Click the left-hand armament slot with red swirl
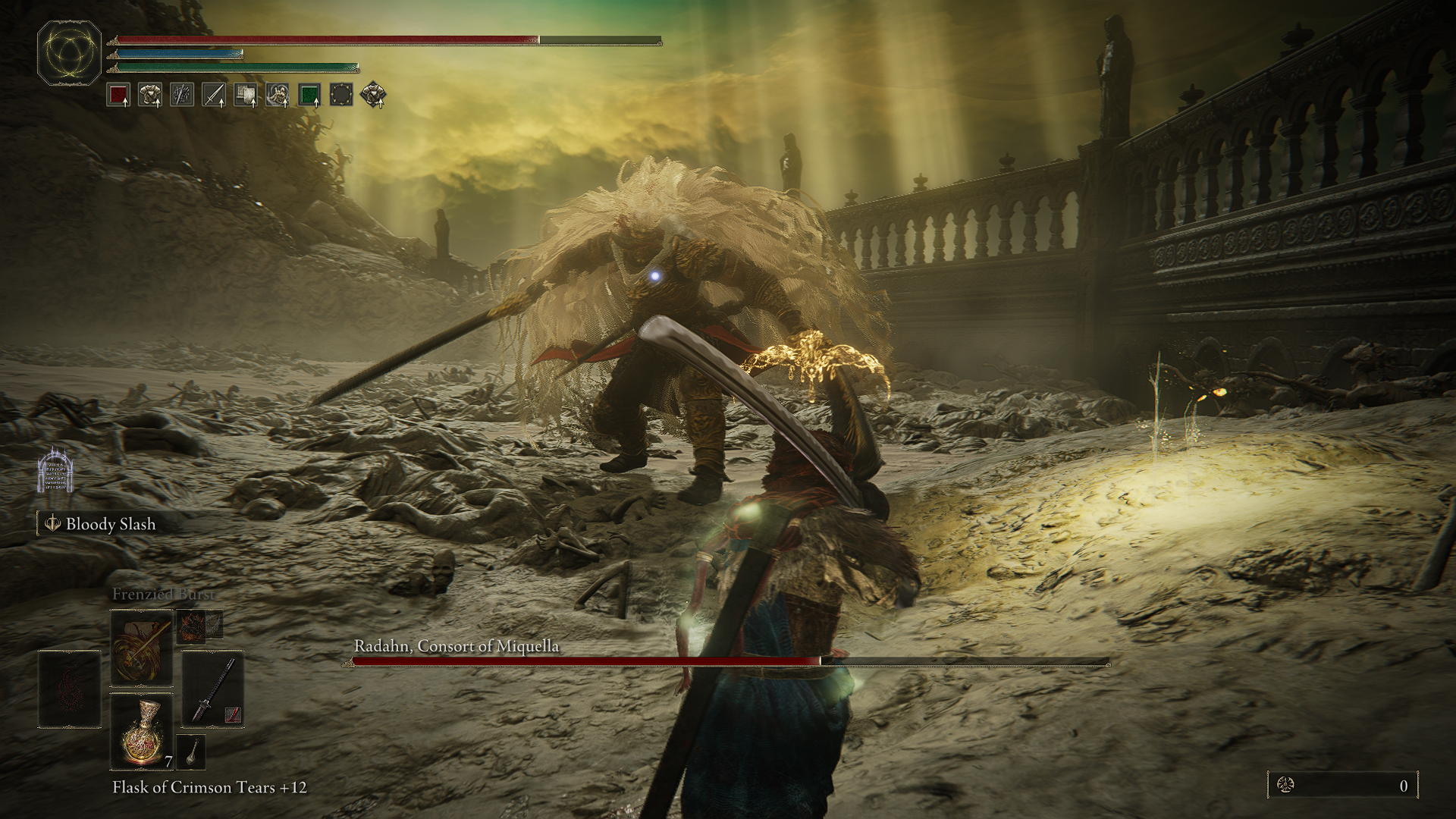Image resolution: width=1456 pixels, height=819 pixels. pos(70,689)
